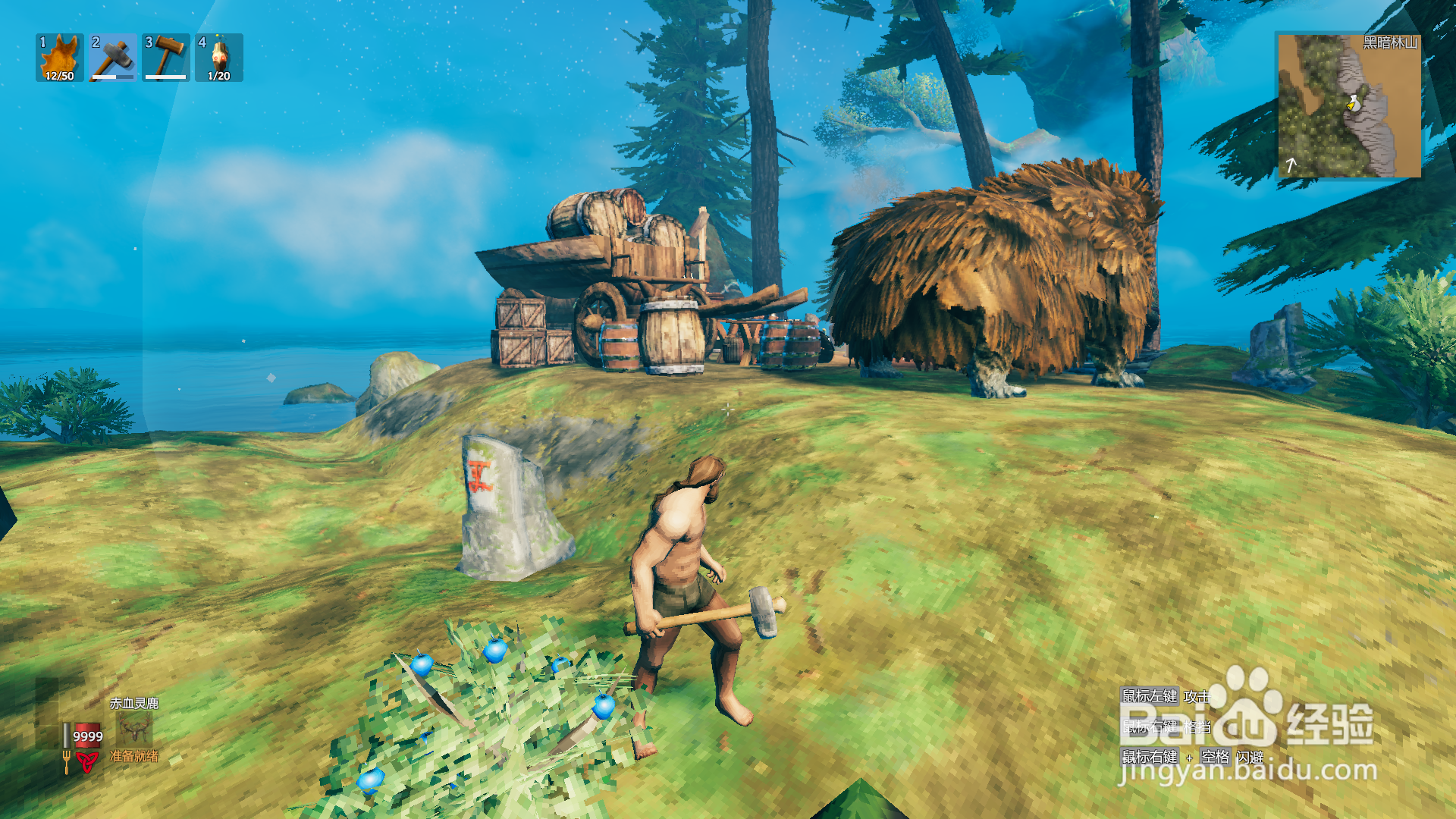Equip the wooden hammer in hotbar slot 3
This screenshot has width=1456, height=819.
tap(166, 58)
